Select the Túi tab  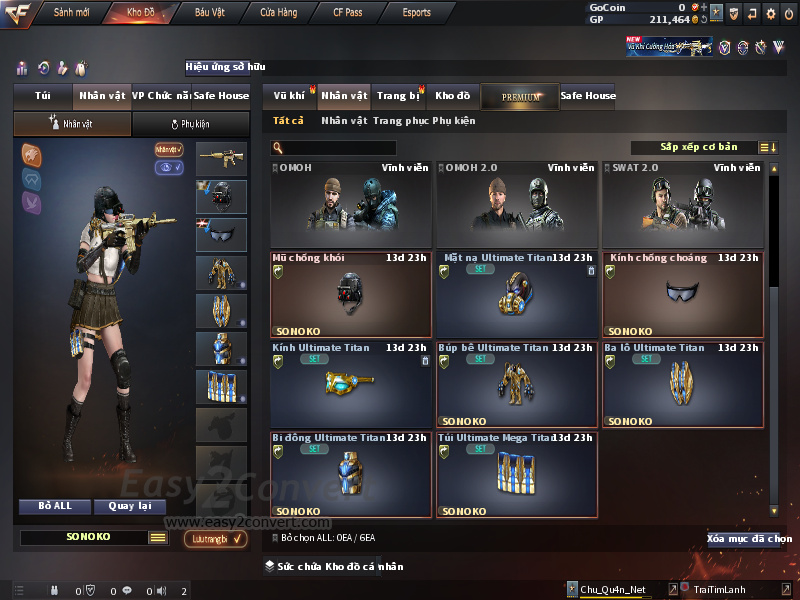click(43, 96)
